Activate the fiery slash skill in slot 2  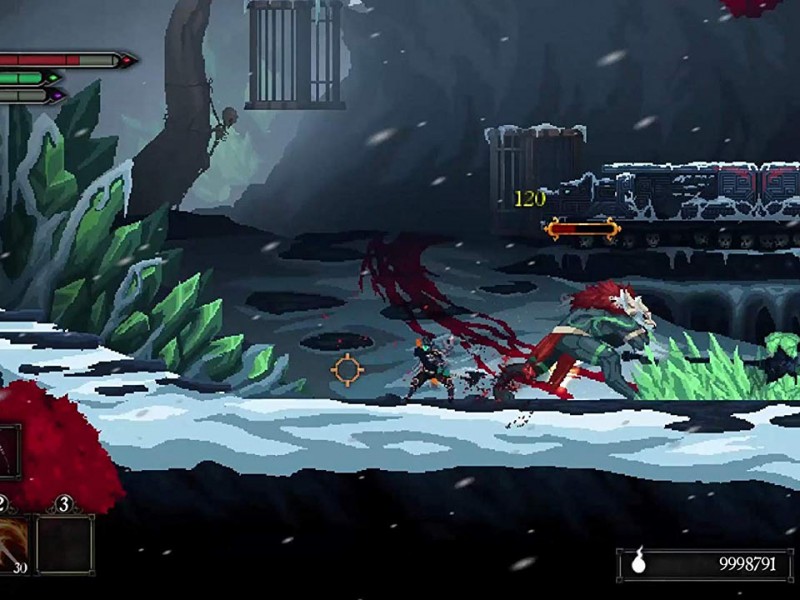click(12, 543)
